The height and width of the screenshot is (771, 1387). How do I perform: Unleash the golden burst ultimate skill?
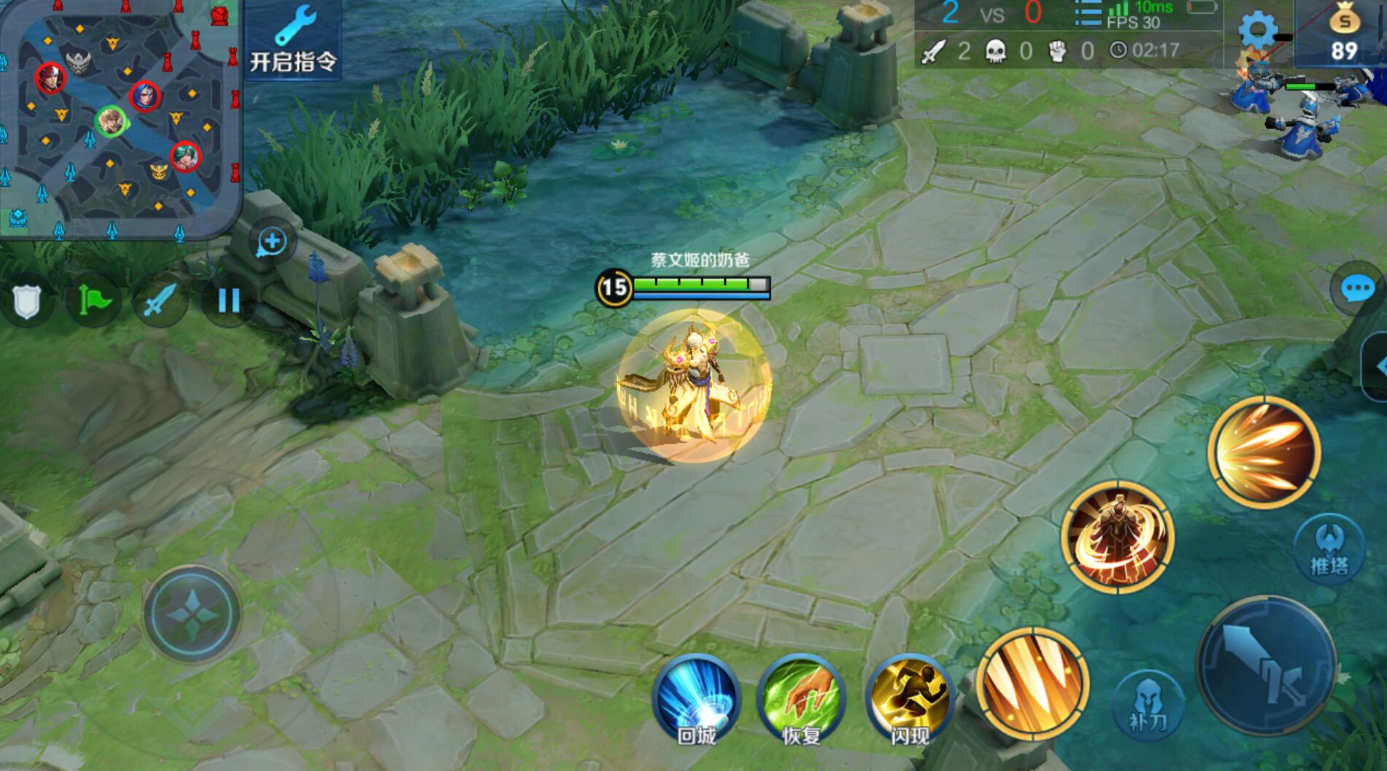point(1264,452)
